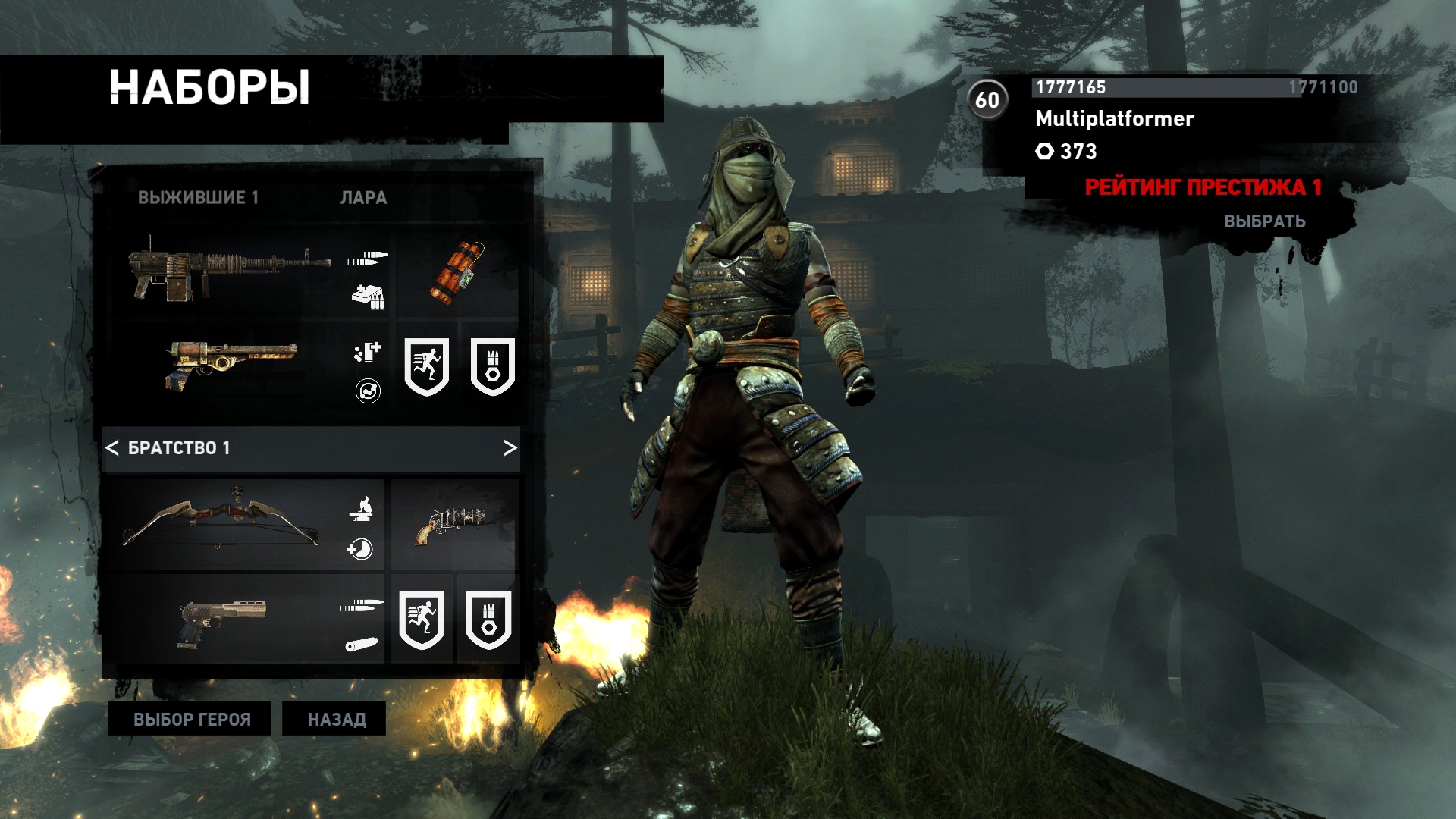Viewport: 1456px width, 819px height.
Task: Select the brotherhood ammo perk shield
Action: pyautogui.click(x=488, y=620)
